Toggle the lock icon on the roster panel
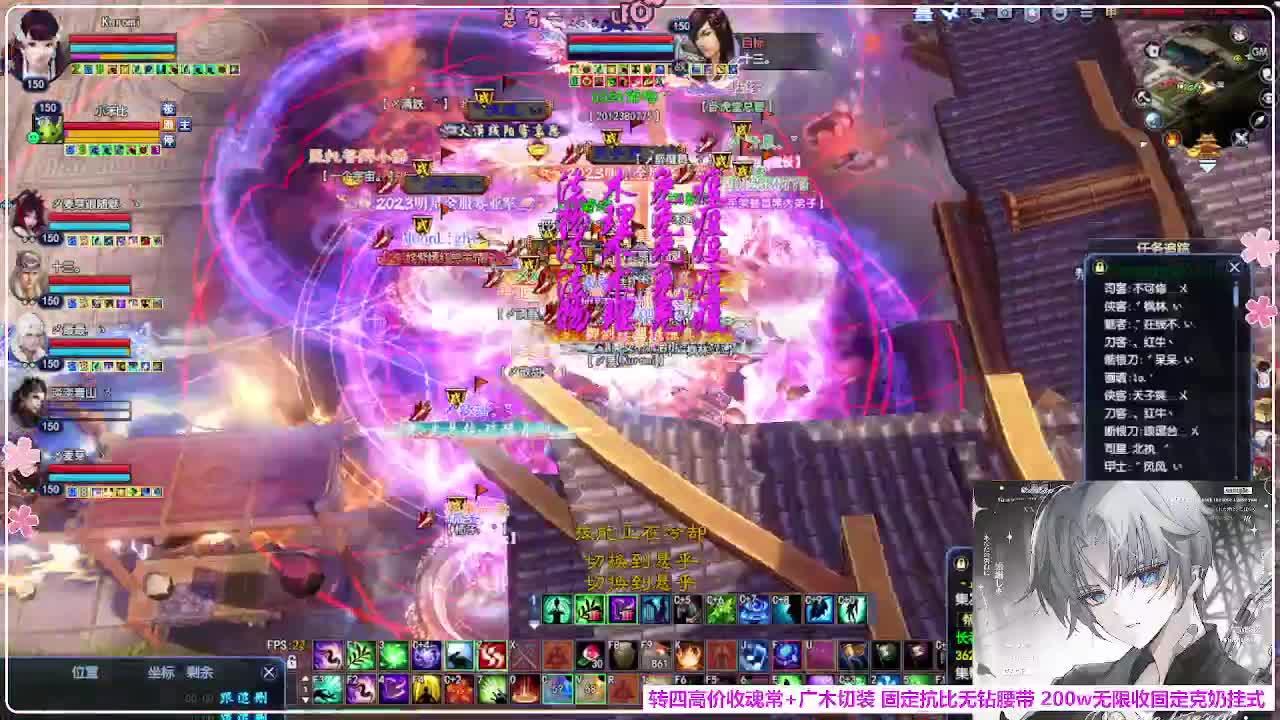The image size is (1280, 720). [1100, 267]
